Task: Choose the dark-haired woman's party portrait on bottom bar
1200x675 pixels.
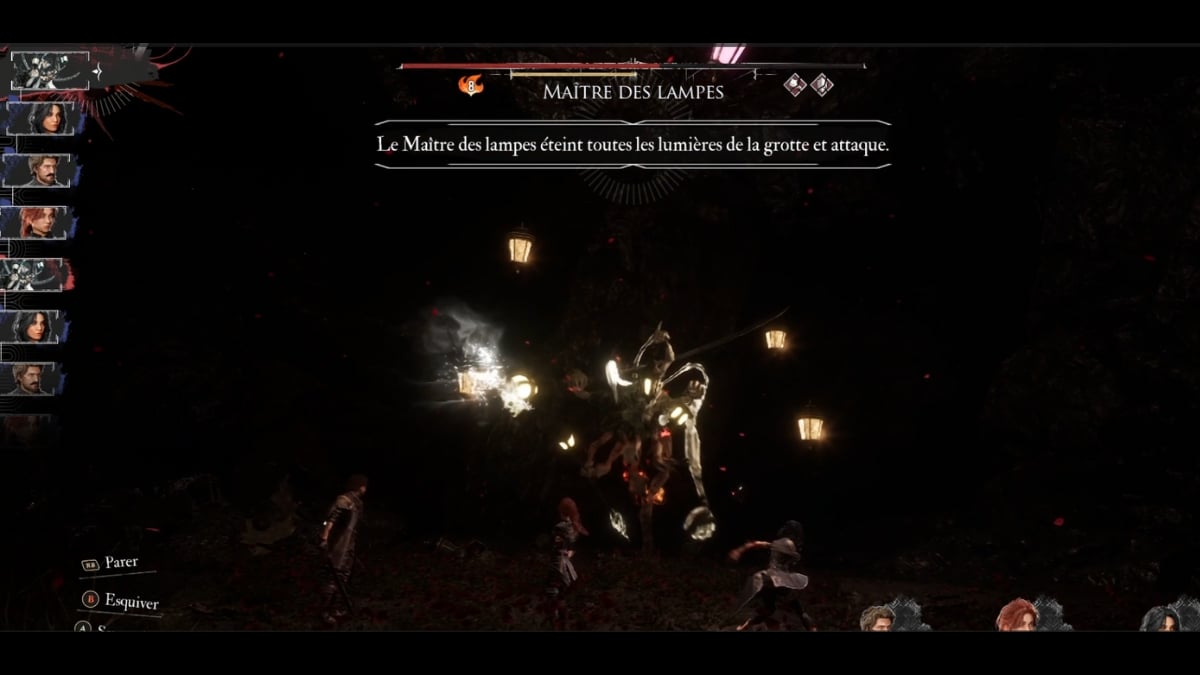Action: coord(1163,618)
